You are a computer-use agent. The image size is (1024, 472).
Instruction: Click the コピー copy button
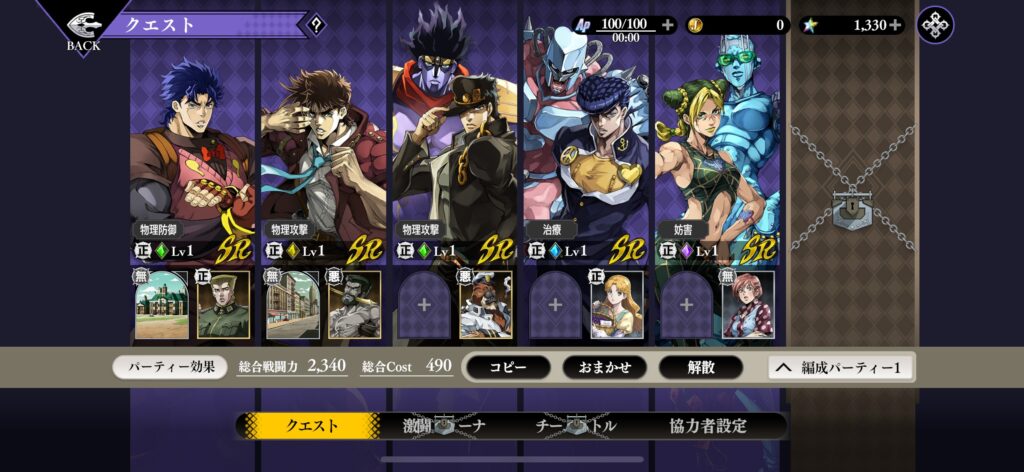tap(508, 367)
